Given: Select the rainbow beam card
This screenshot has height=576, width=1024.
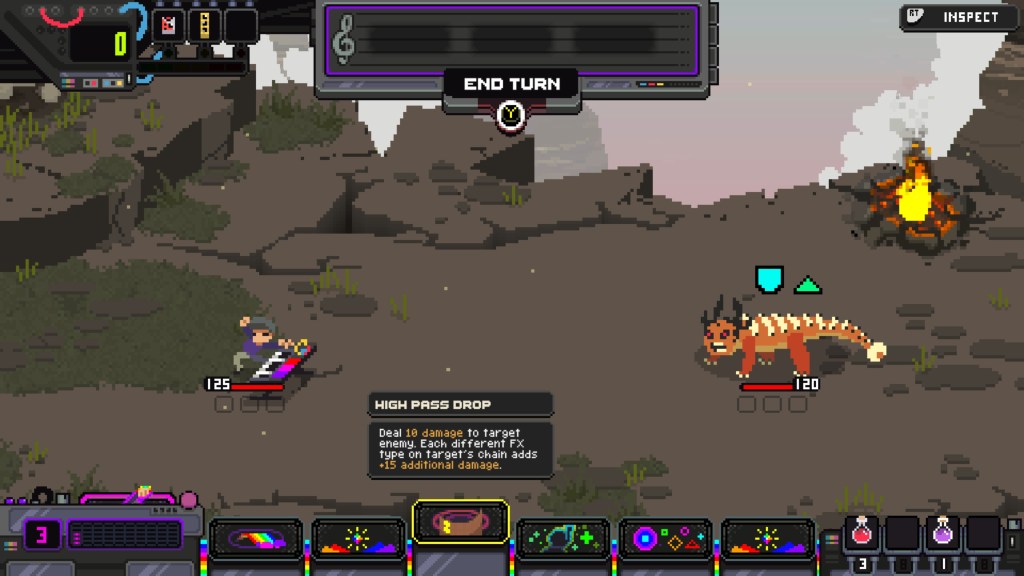Looking at the screenshot, I should click(256, 539).
